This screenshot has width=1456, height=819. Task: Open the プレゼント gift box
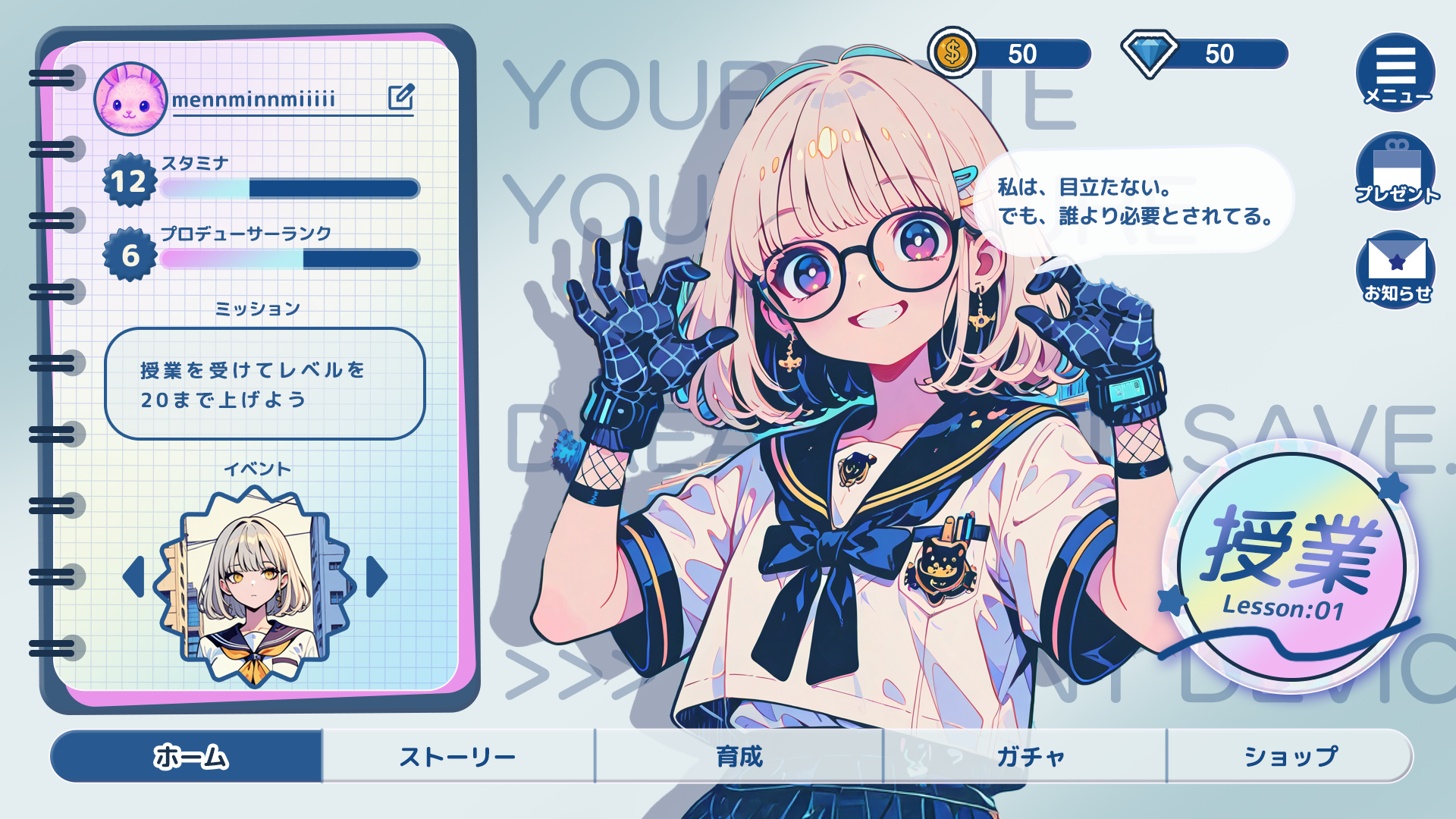tap(1395, 171)
